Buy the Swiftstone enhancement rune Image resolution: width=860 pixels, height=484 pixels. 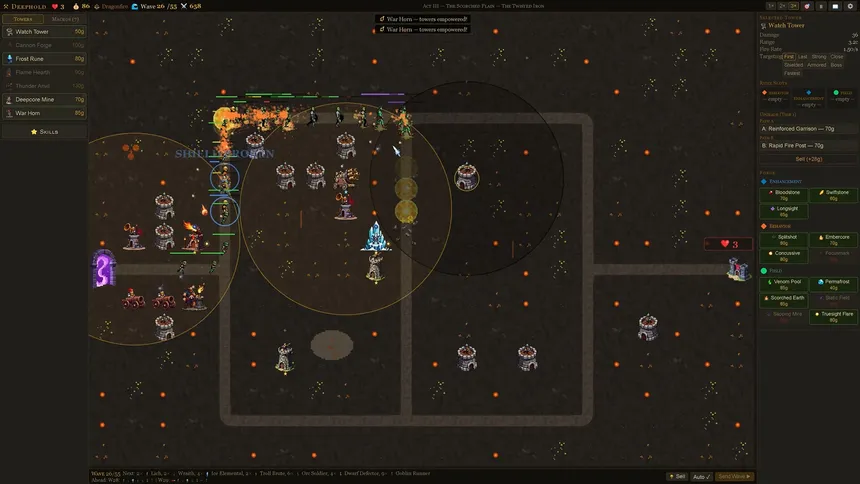tap(832, 194)
